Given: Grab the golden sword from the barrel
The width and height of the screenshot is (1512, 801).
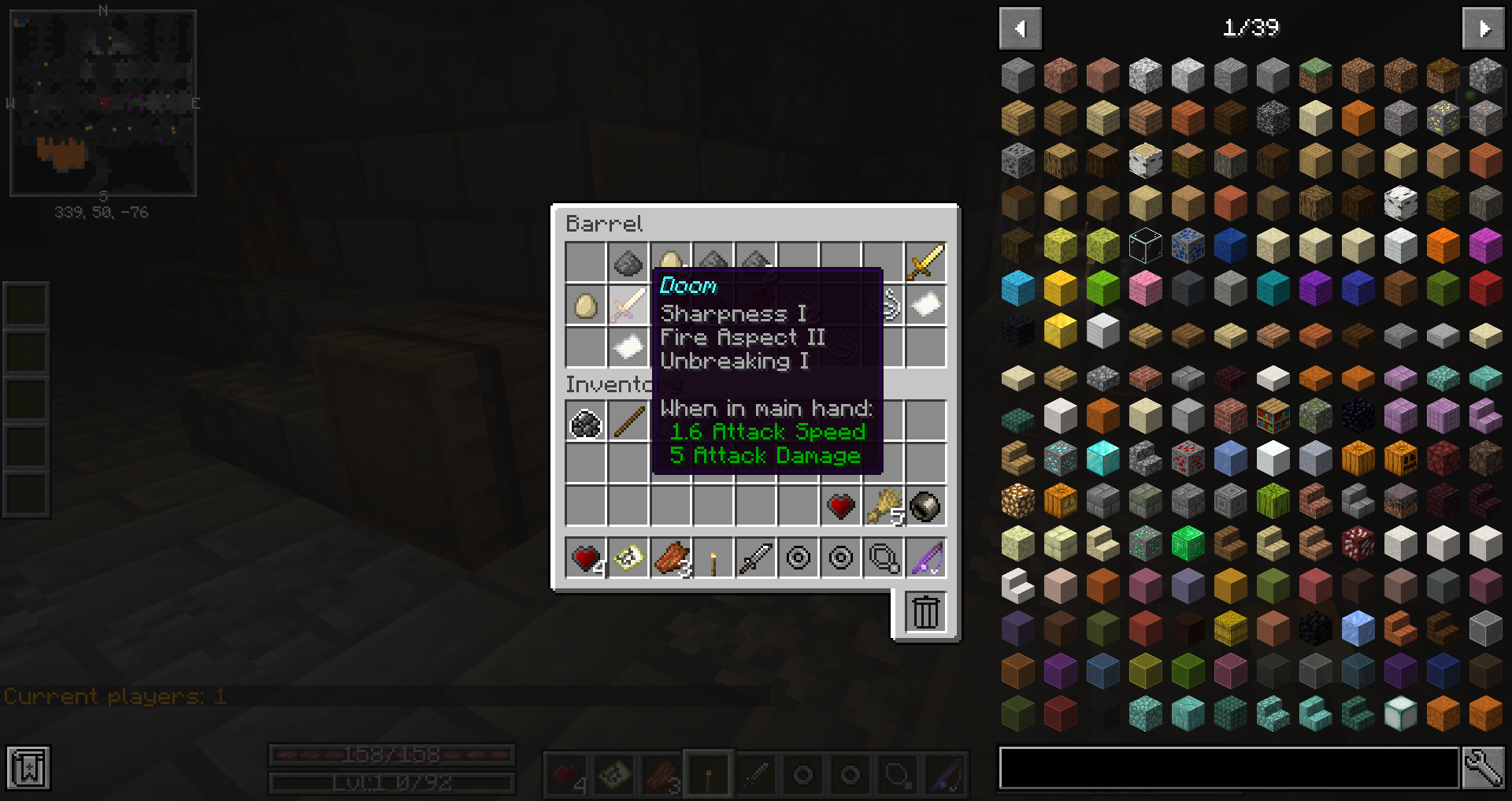Looking at the screenshot, I should [925, 263].
